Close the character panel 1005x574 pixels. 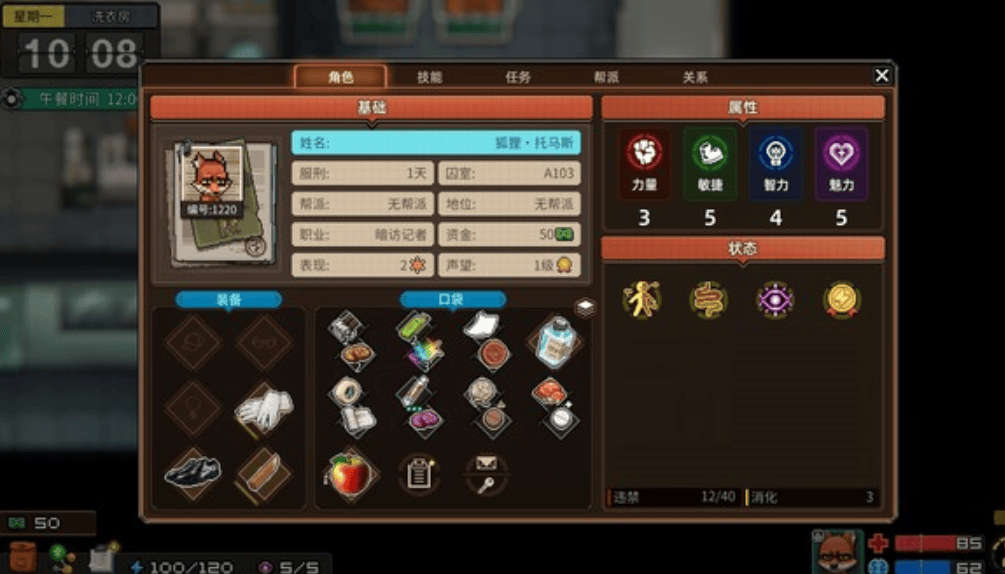point(881,76)
